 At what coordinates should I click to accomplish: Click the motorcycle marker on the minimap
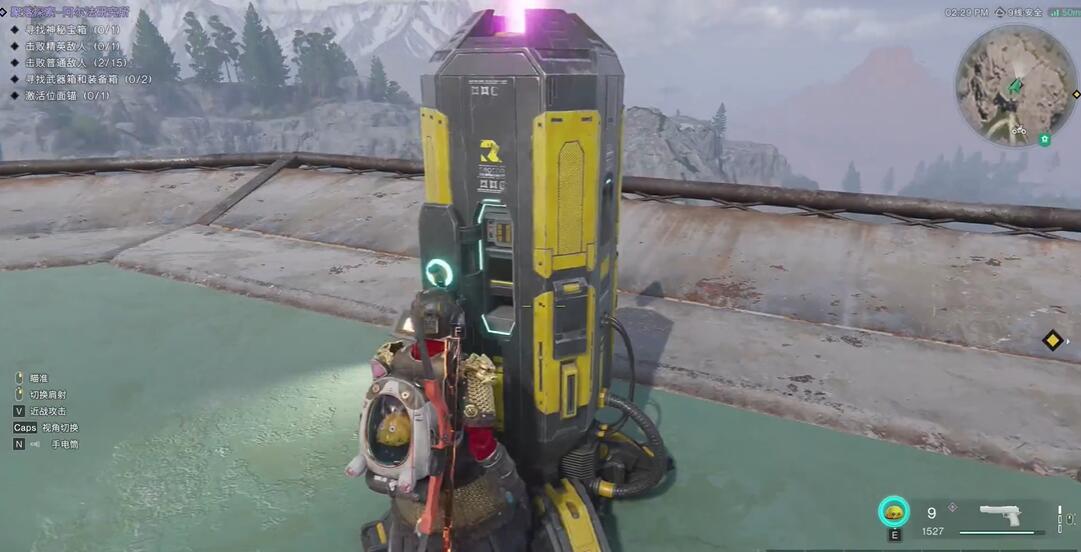point(1018,130)
